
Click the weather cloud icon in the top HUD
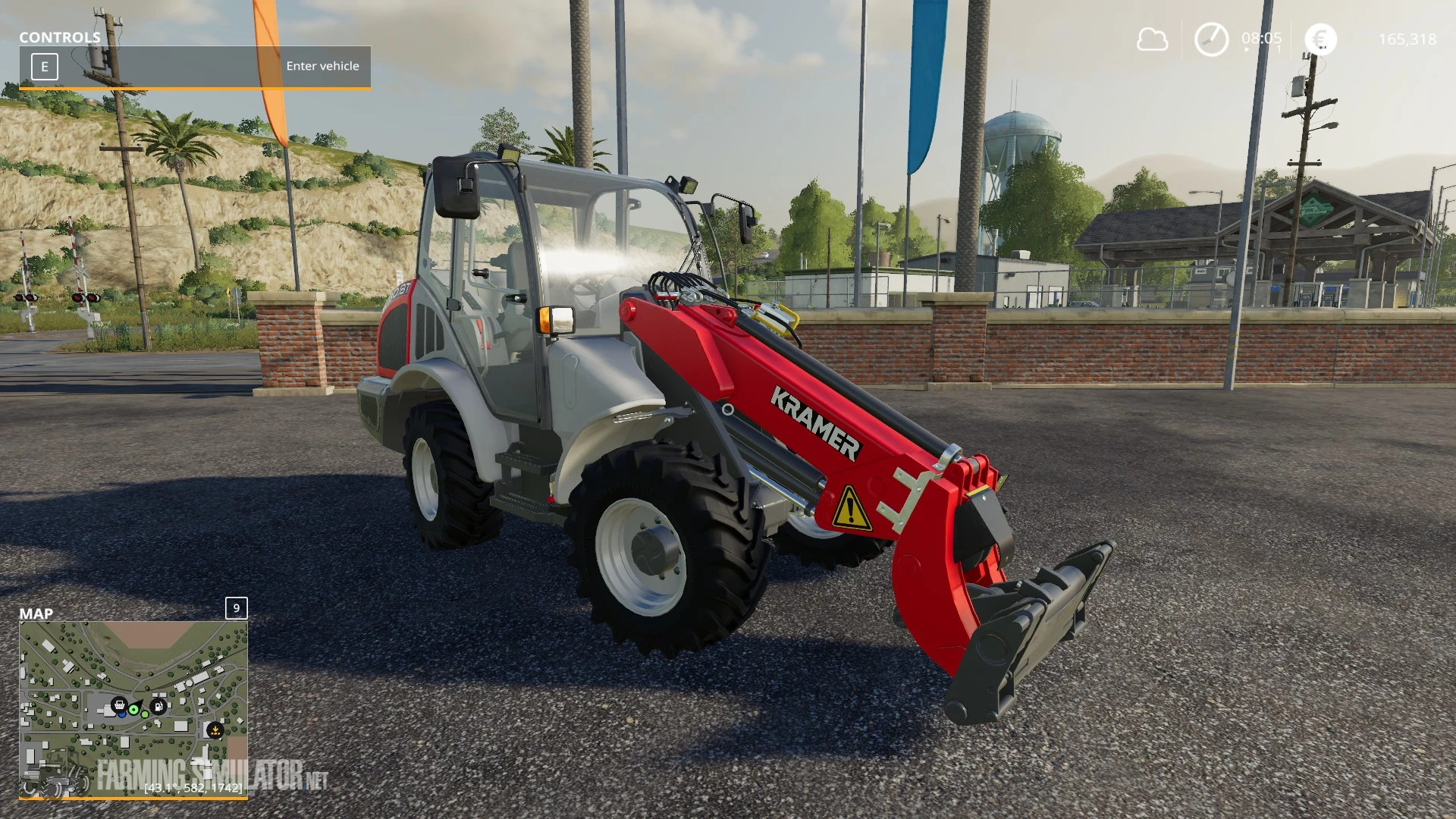coord(1152,37)
